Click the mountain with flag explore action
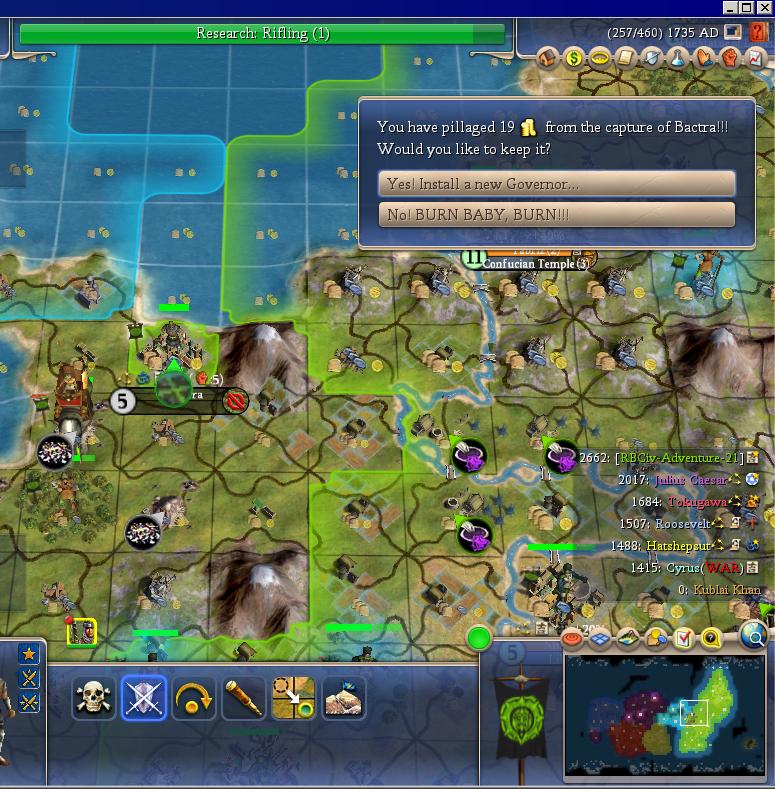The image size is (775, 793). (x=343, y=698)
